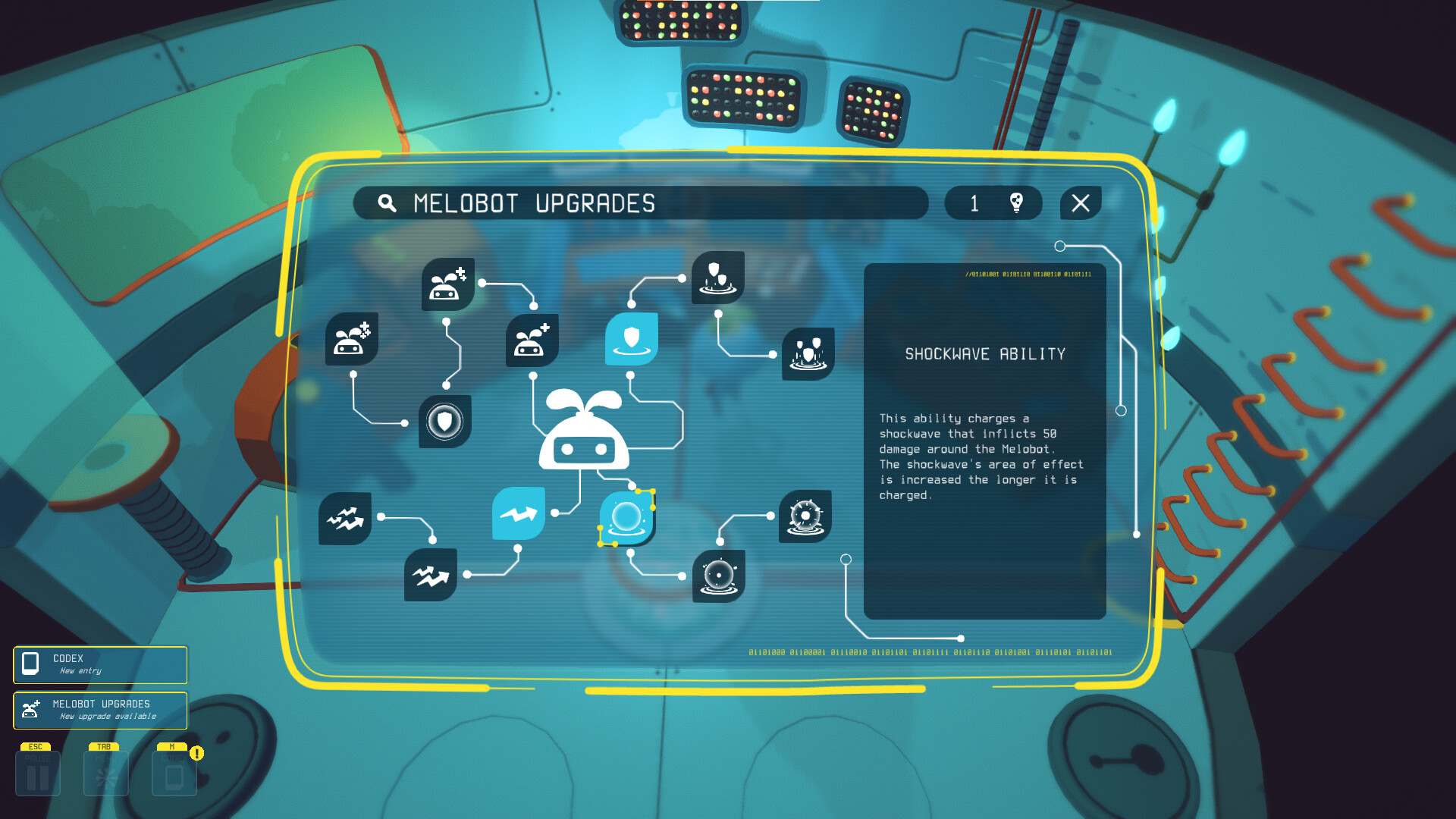Image resolution: width=1456 pixels, height=819 pixels.
Task: Open the MELOBOT UPGRADES panel notification
Action: pos(99,711)
